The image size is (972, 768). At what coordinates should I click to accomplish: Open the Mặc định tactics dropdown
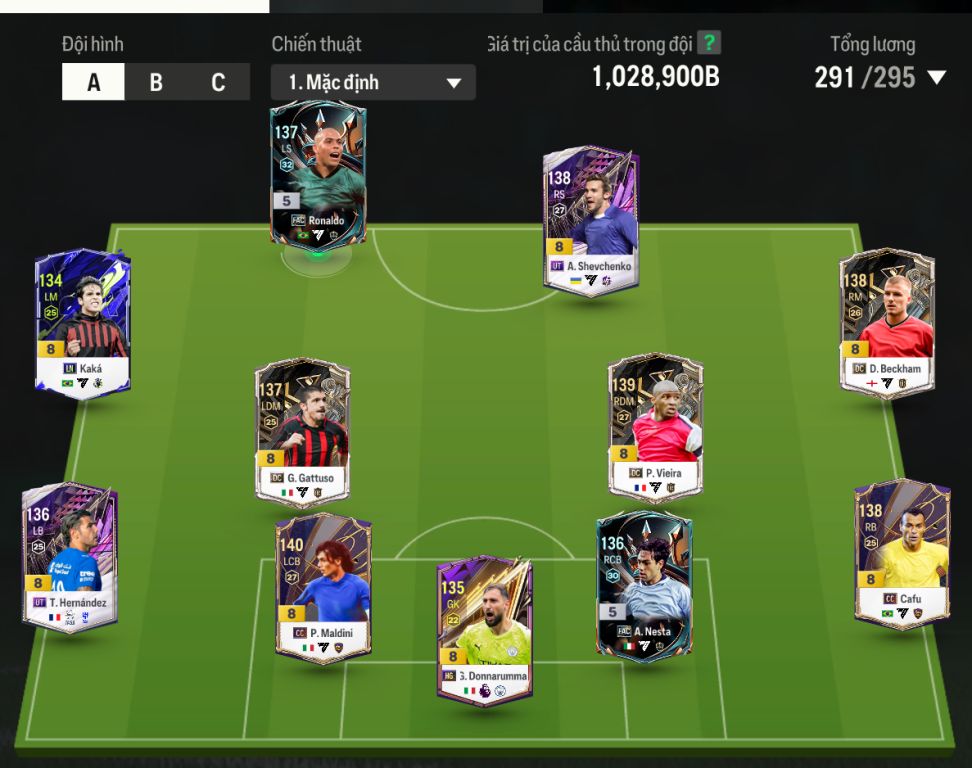373,83
